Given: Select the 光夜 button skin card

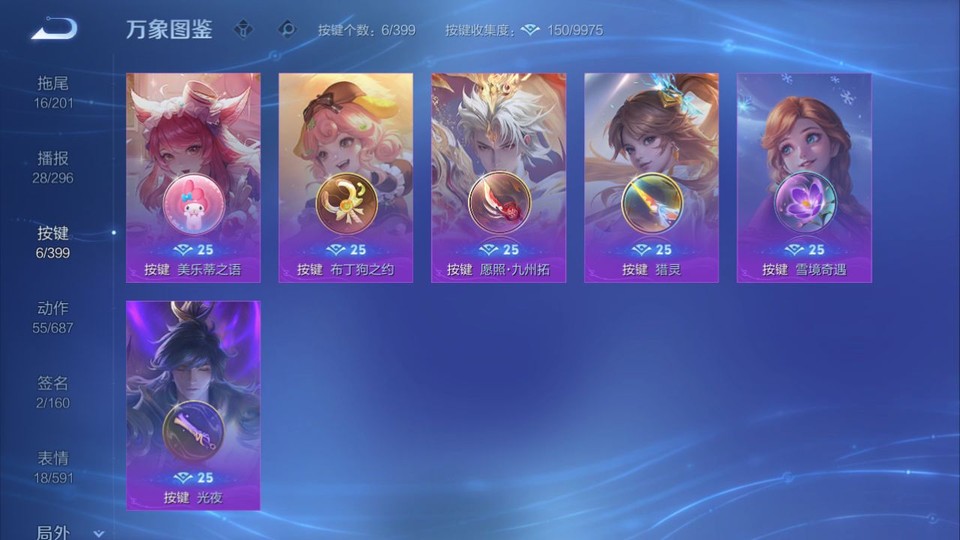Looking at the screenshot, I should point(193,405).
